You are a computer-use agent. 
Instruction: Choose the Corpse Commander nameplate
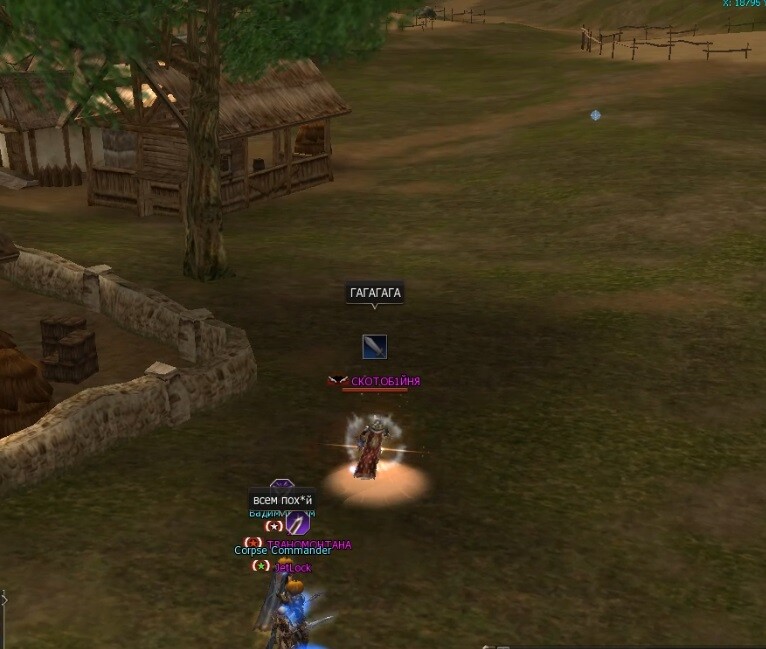tap(282, 550)
